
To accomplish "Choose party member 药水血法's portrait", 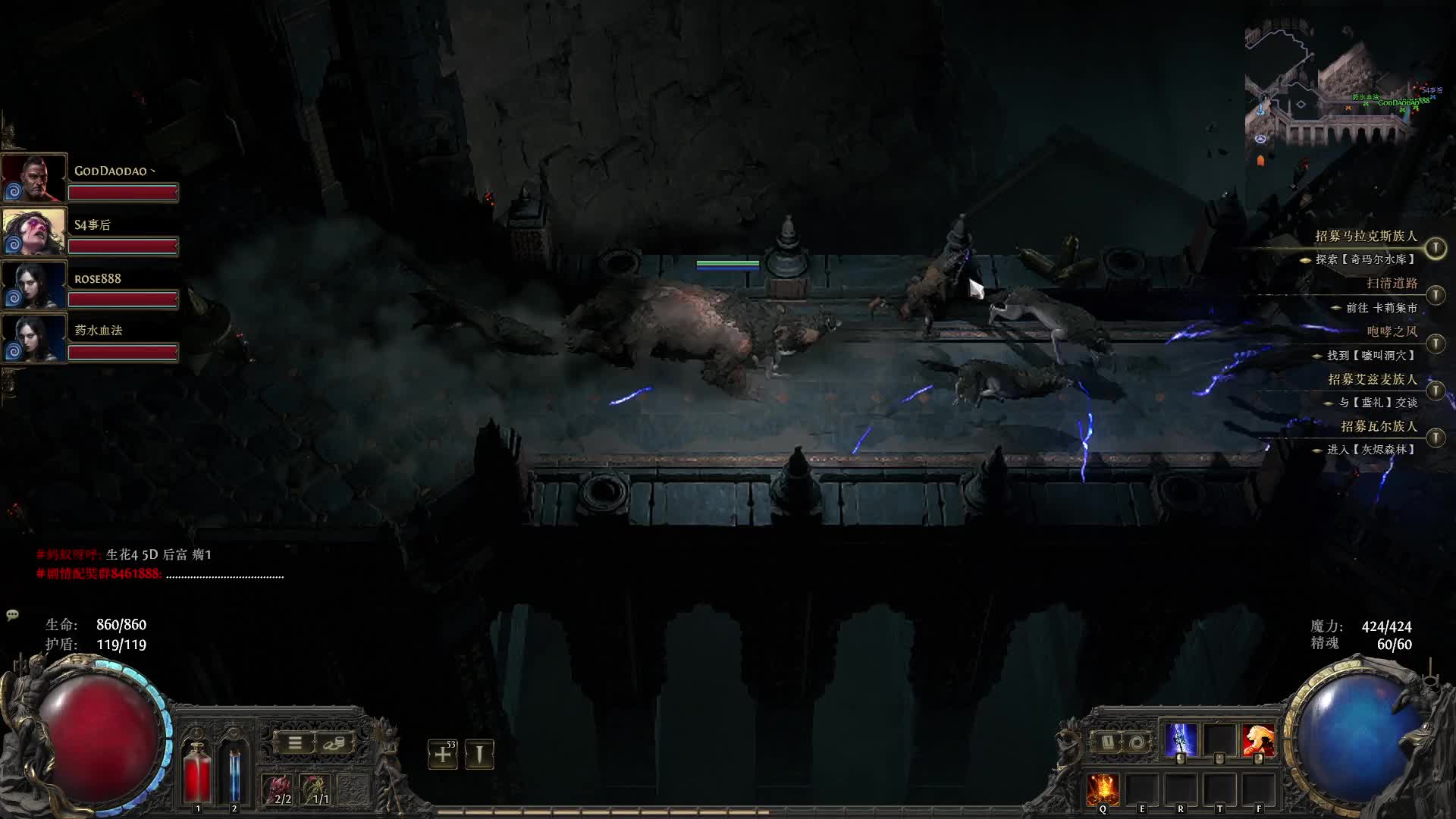I will [x=33, y=338].
